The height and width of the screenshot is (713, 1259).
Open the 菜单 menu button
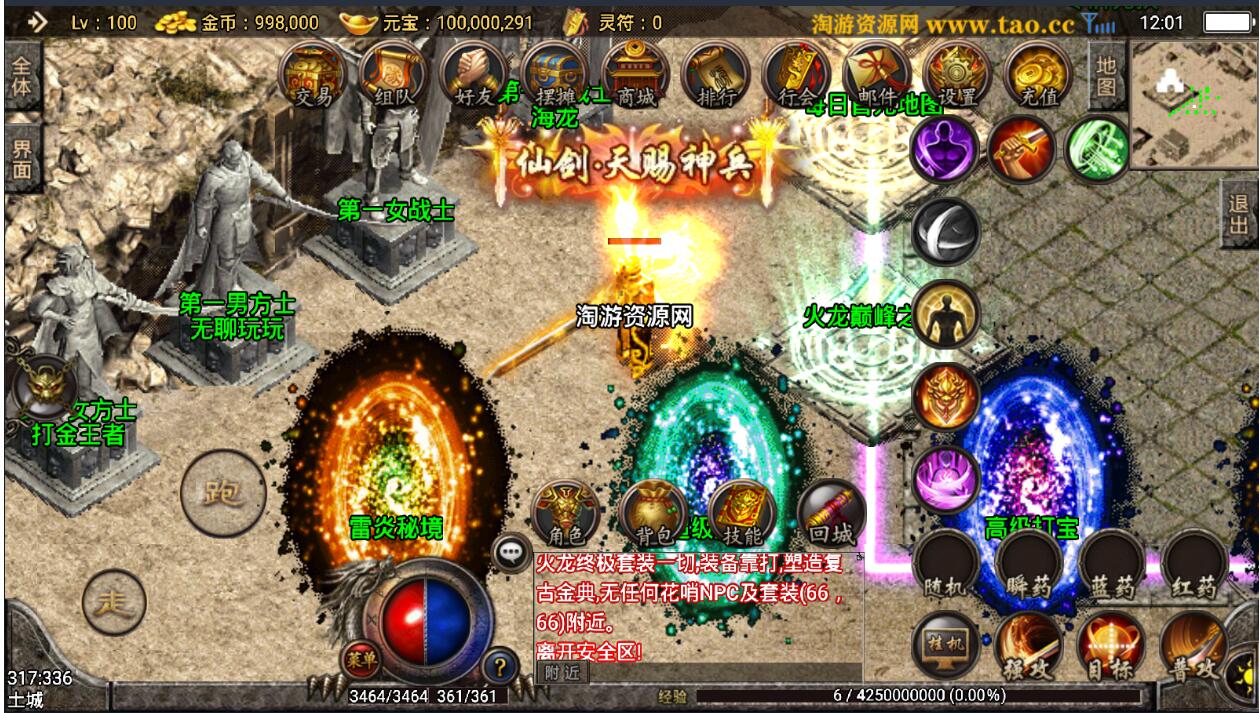(362, 658)
